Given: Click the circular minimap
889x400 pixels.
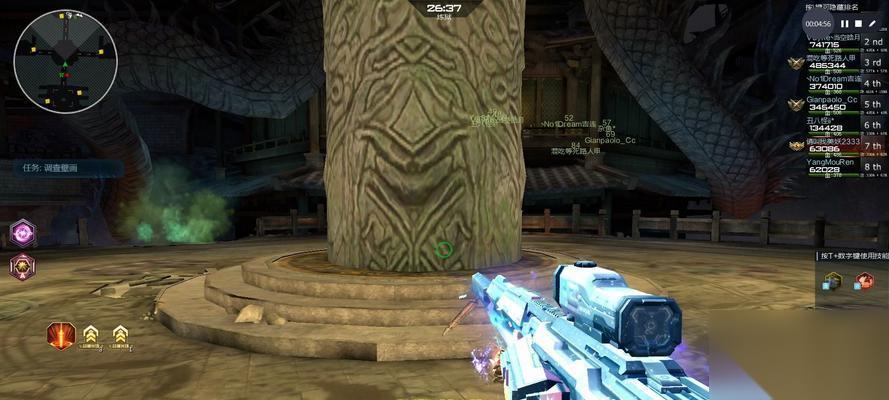Looking at the screenshot, I should (x=65, y=63).
